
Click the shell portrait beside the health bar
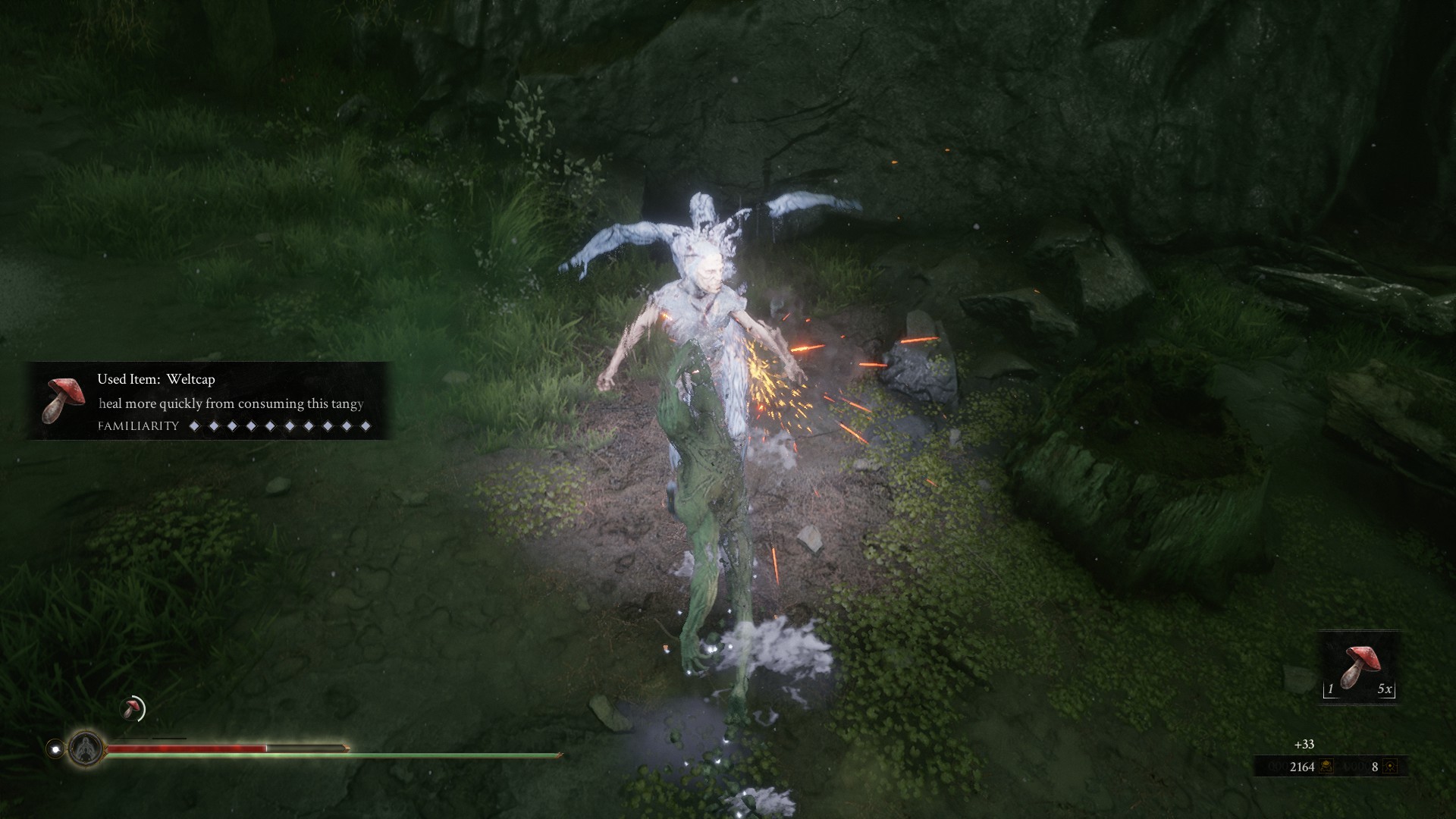(86, 748)
